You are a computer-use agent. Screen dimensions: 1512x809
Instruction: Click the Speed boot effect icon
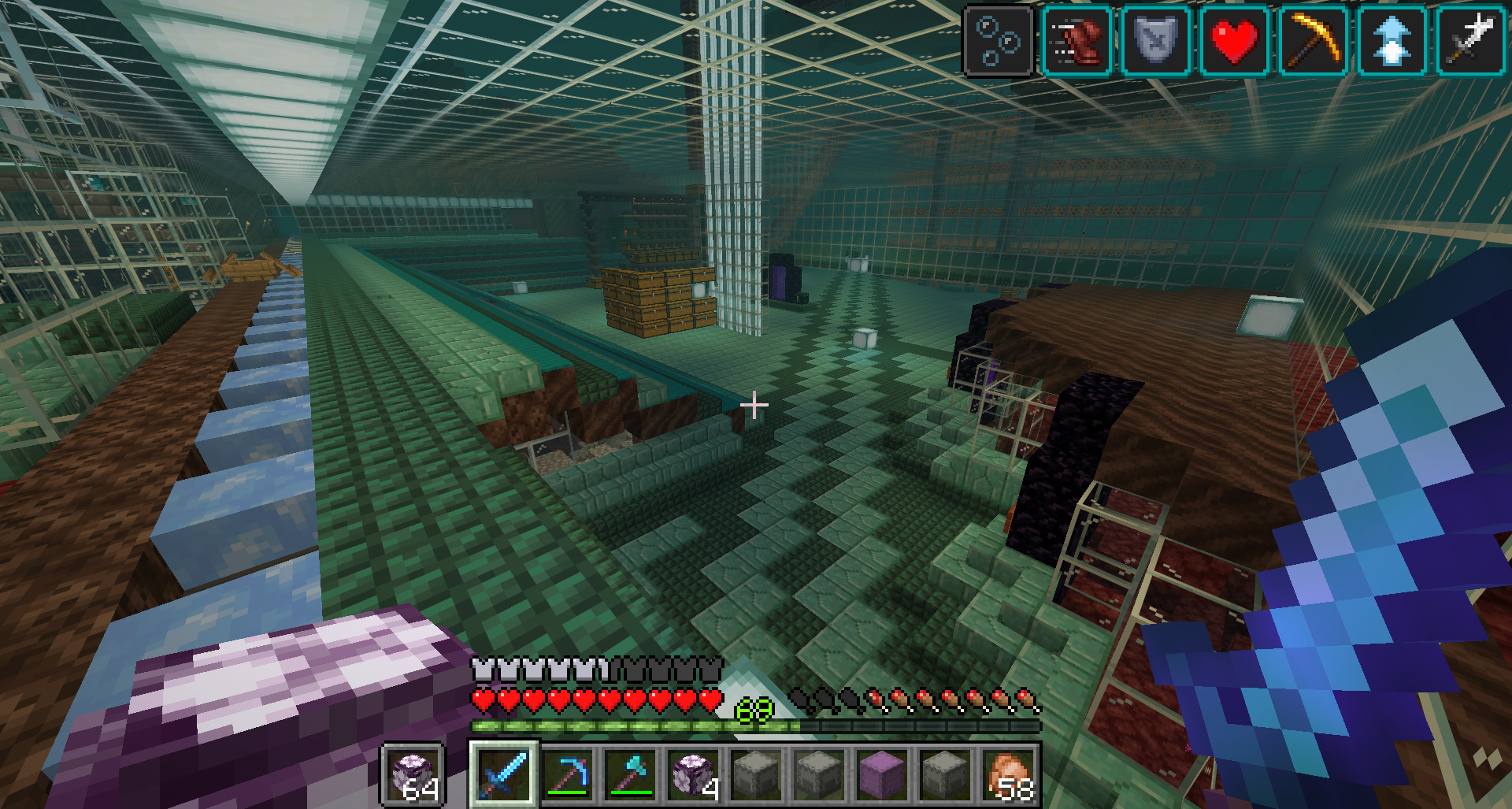coord(1077,40)
